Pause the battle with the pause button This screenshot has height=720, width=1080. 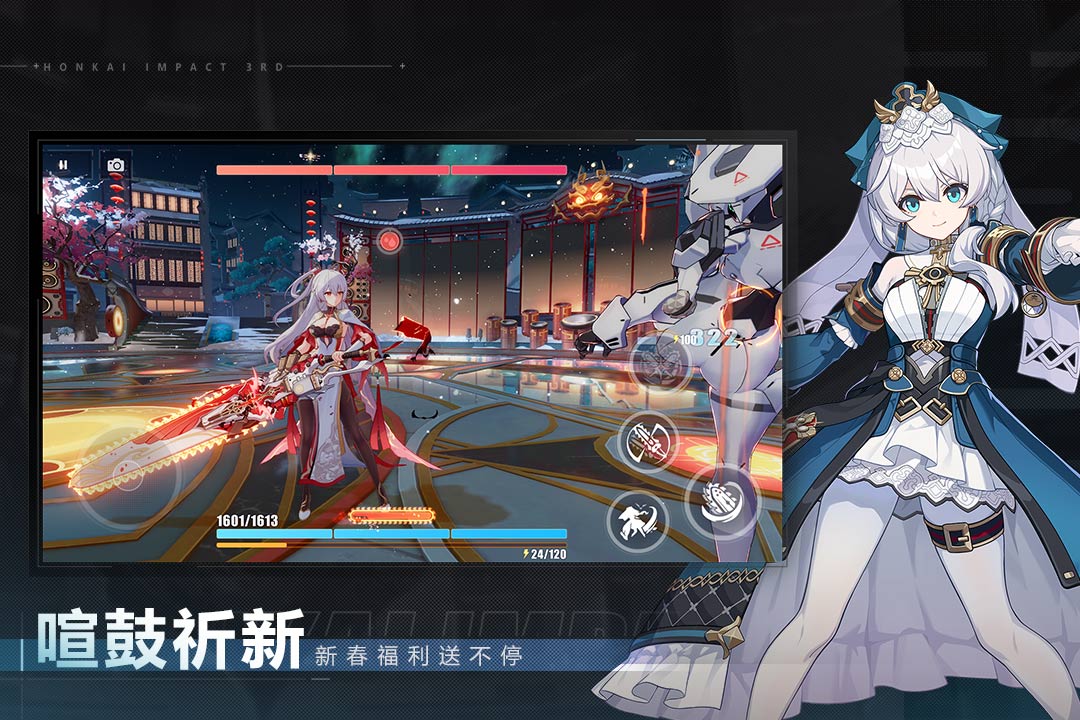(x=63, y=164)
